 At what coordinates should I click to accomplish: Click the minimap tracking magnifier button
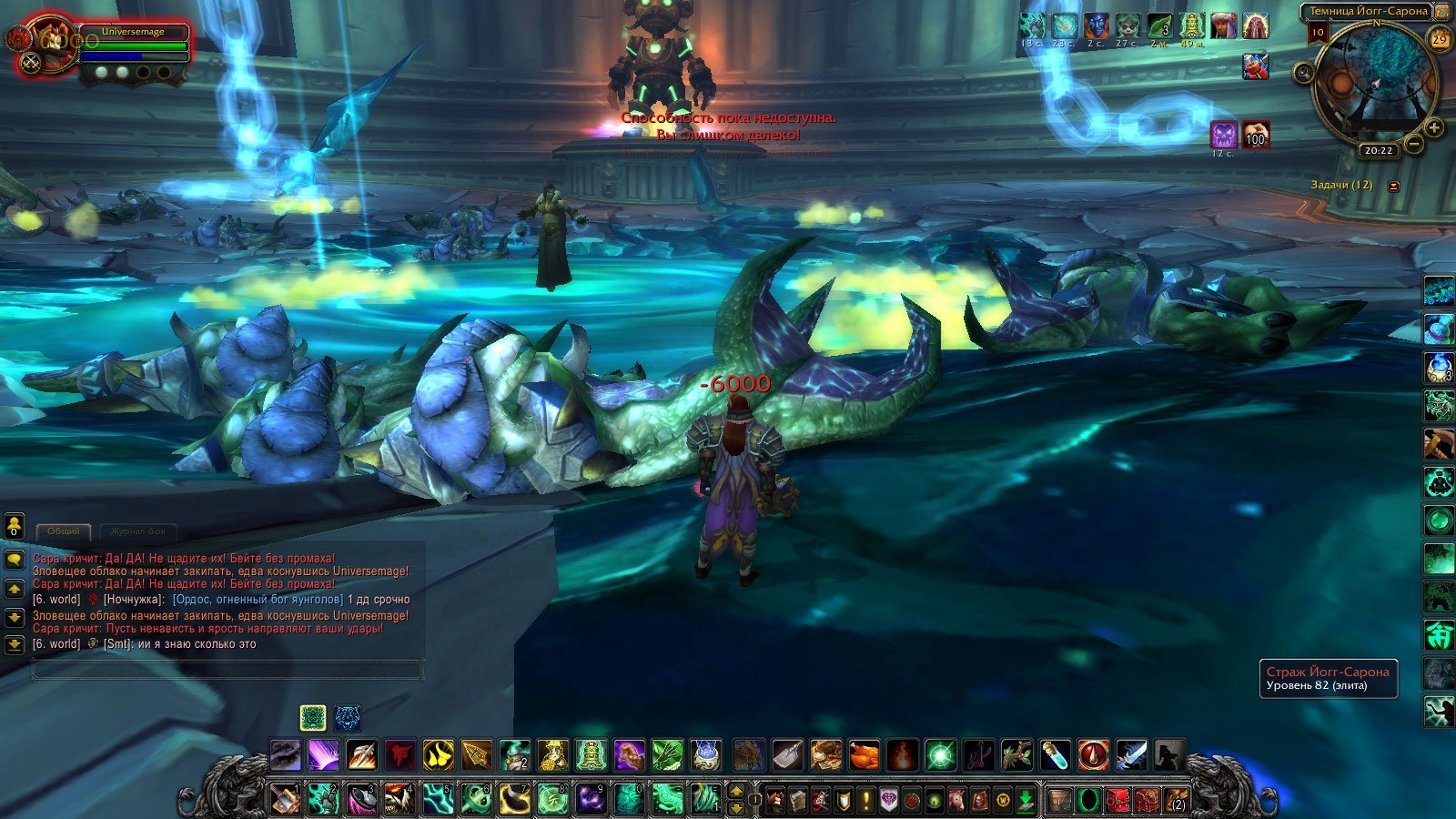[1304, 73]
